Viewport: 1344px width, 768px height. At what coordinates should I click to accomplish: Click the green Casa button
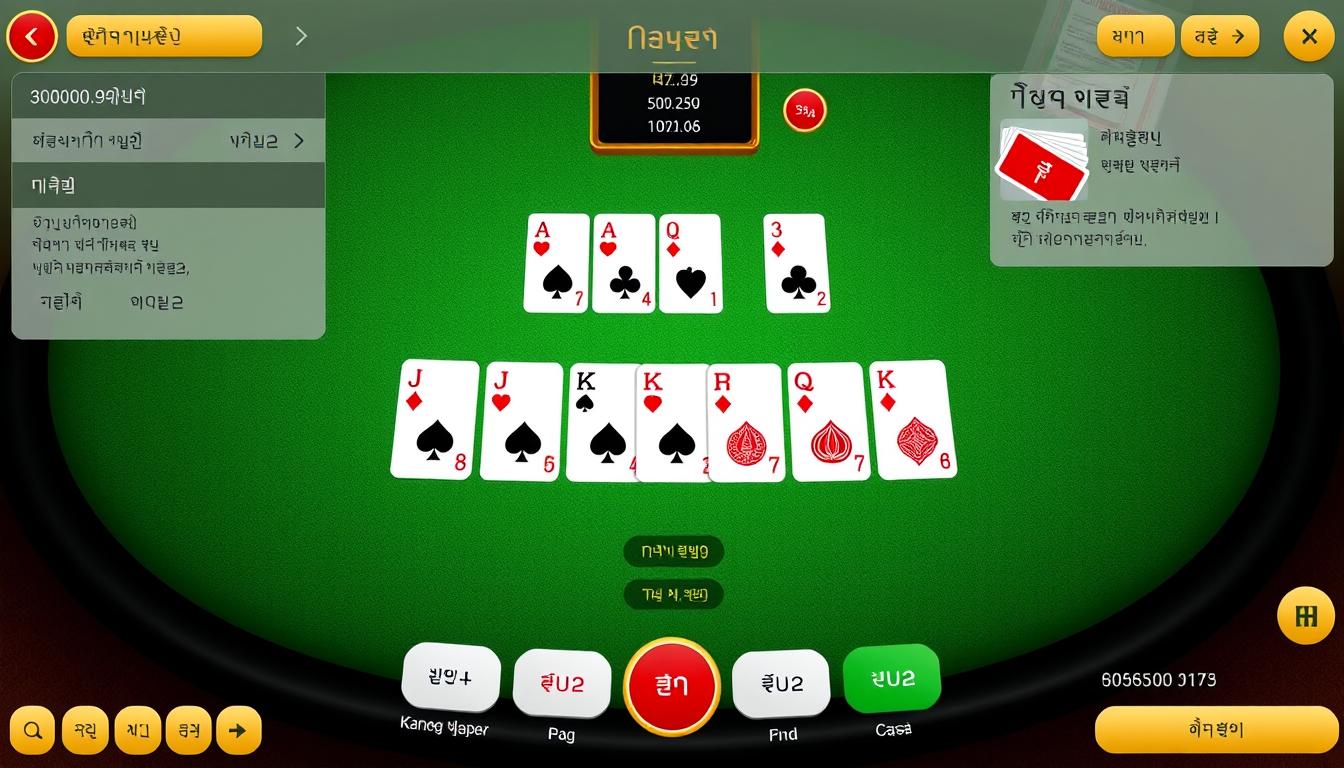tap(891, 678)
